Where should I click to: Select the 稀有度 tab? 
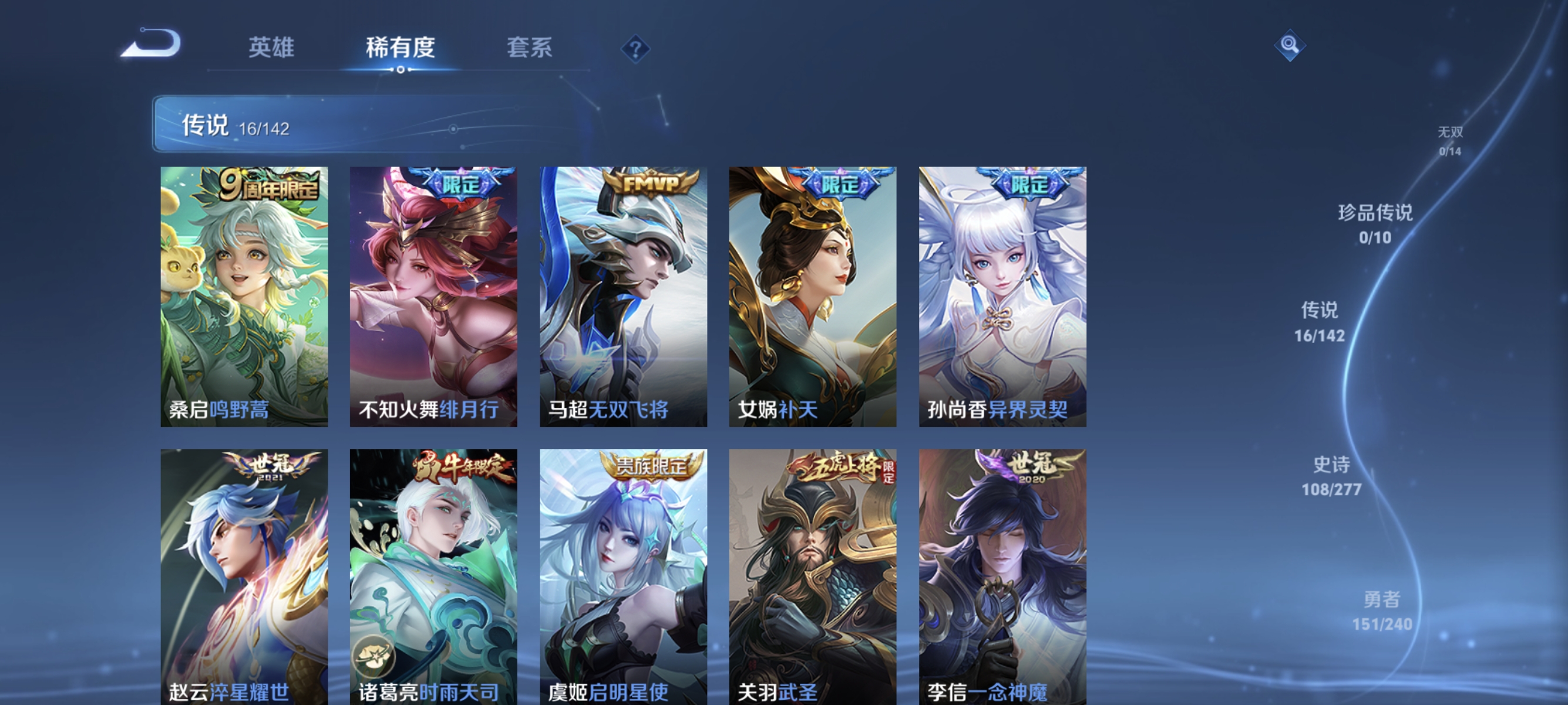point(401,49)
